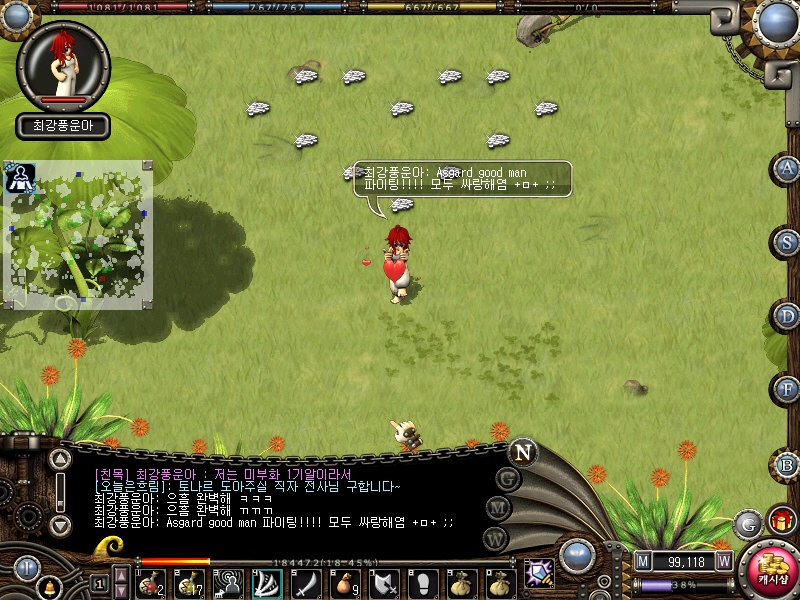
Task: Open the round B button panel
Action: [788, 464]
